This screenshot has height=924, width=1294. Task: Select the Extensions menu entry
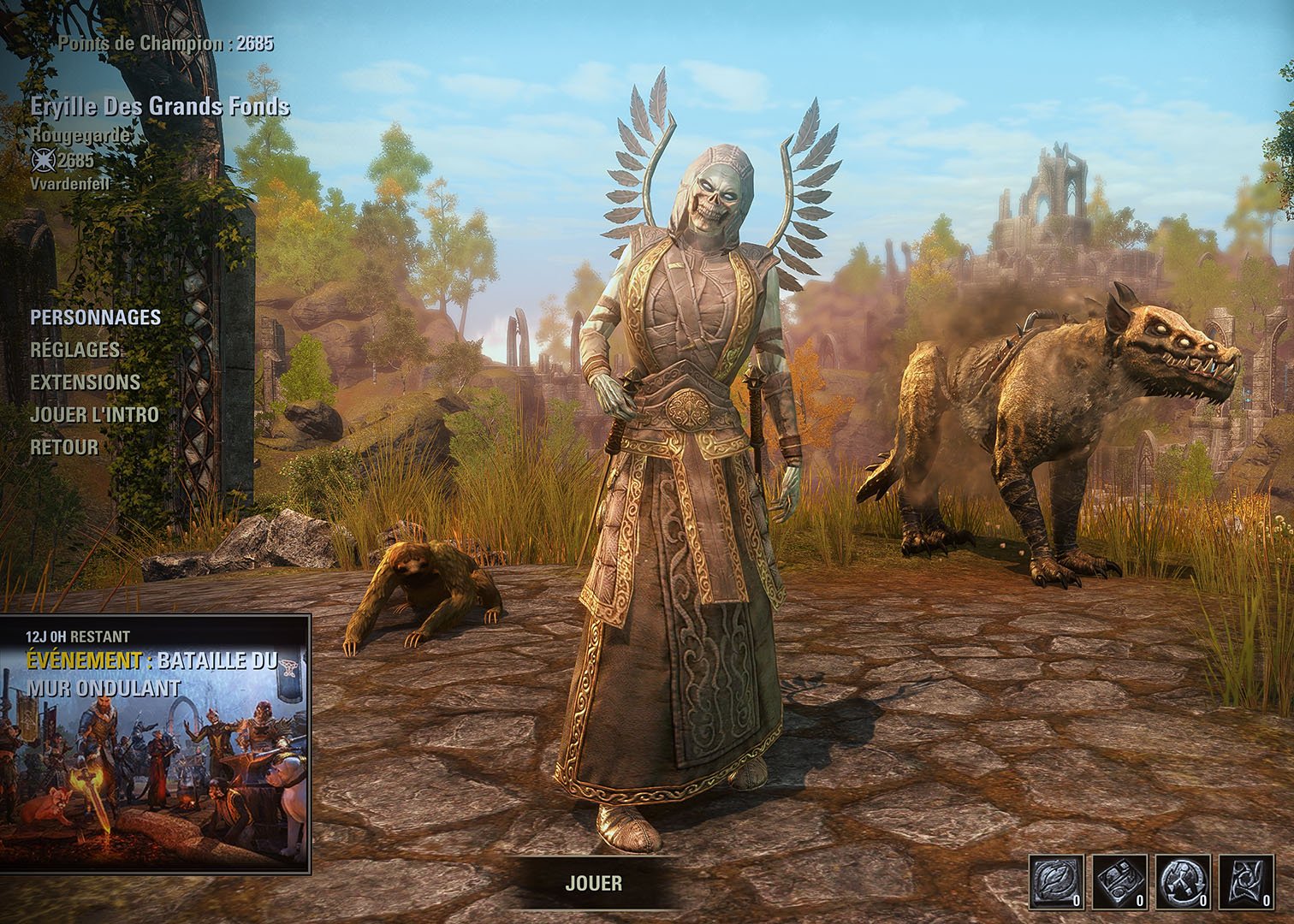coord(85,382)
